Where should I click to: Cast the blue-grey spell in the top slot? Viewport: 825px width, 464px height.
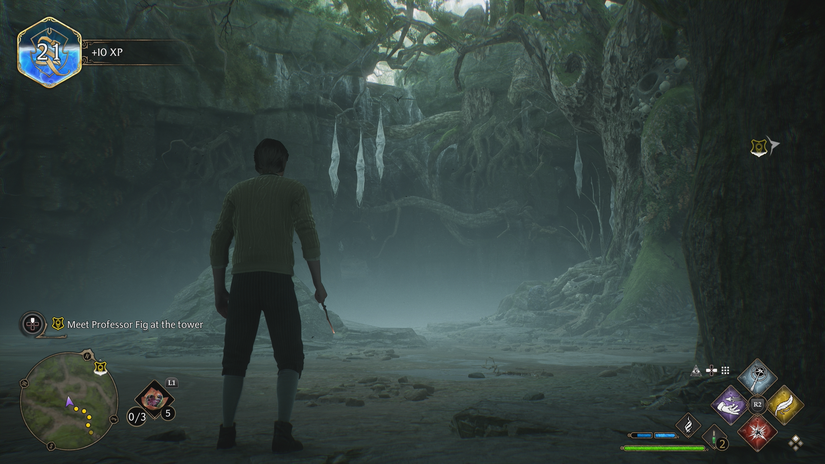[757, 378]
